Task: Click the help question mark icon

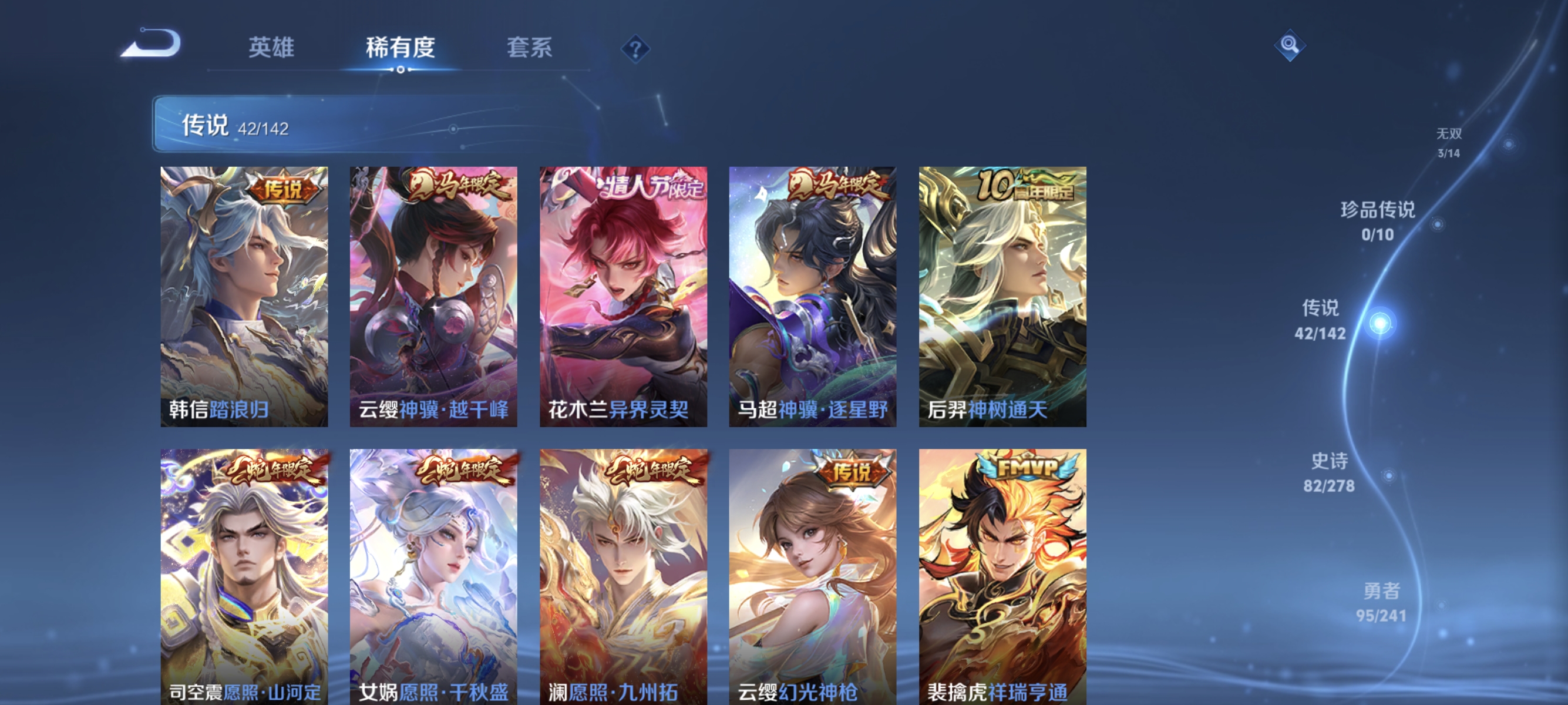Action: click(x=635, y=49)
